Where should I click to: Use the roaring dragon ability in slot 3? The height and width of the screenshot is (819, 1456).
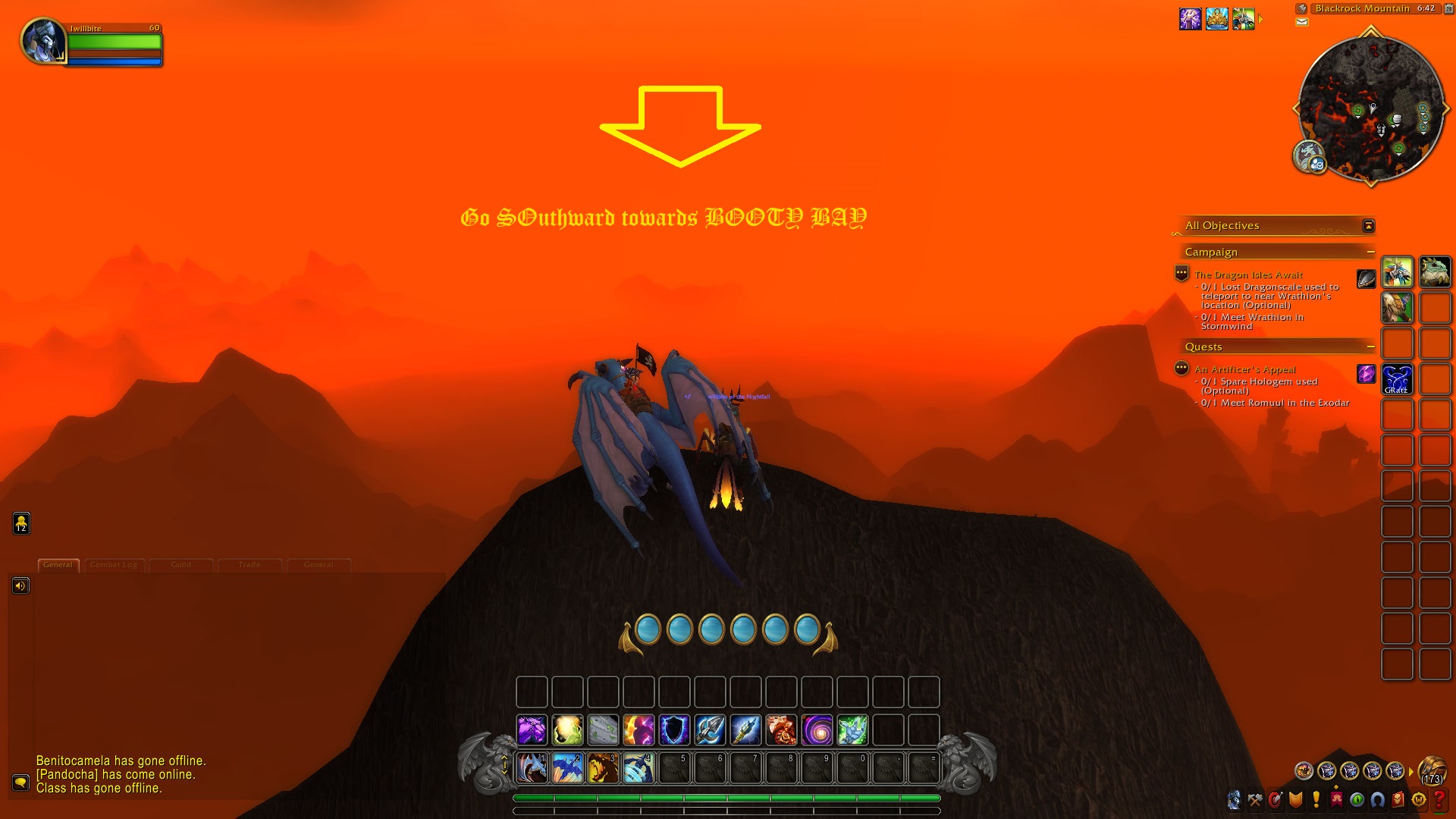pyautogui.click(x=603, y=768)
